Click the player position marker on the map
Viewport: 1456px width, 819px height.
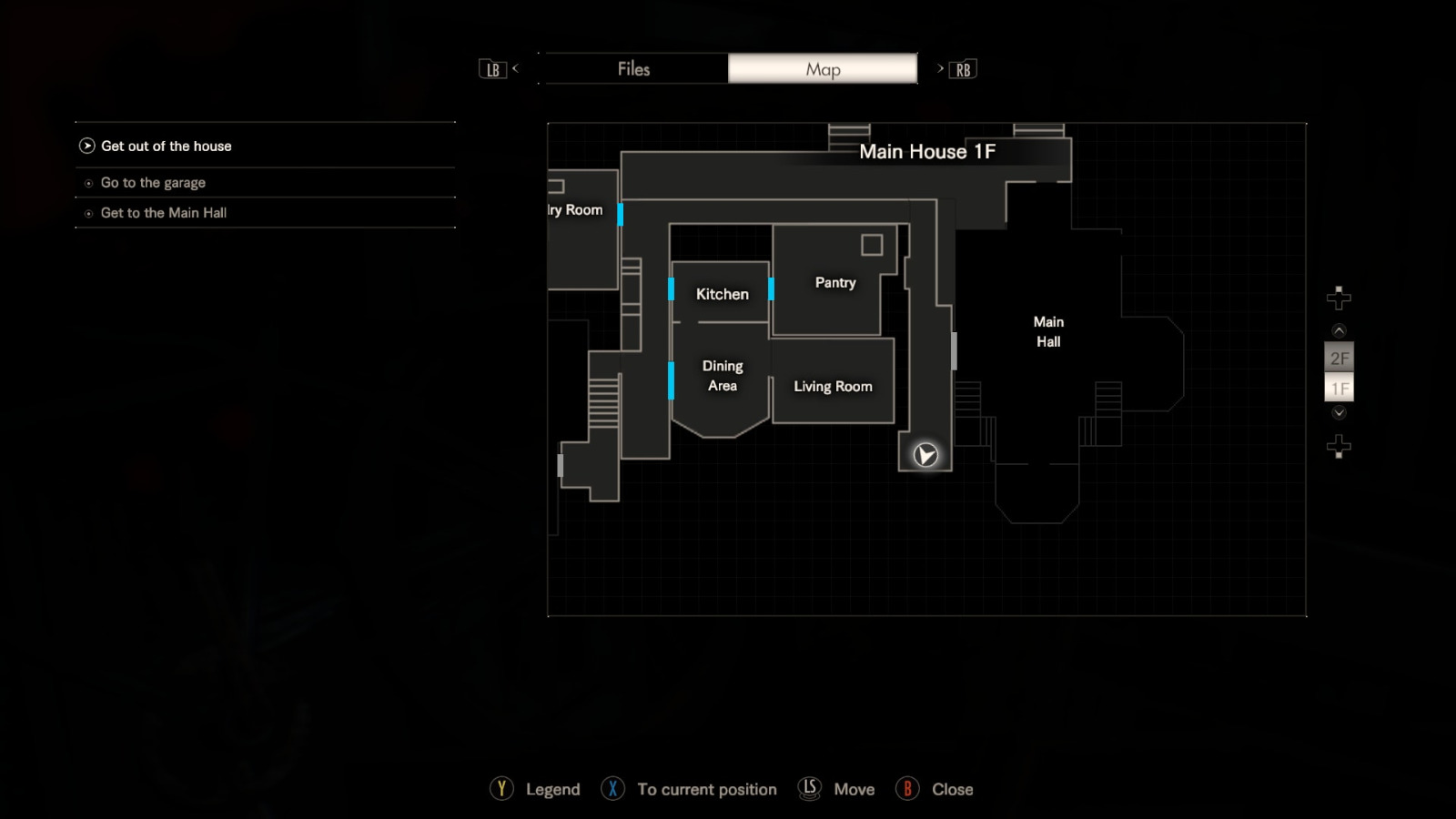point(925,453)
